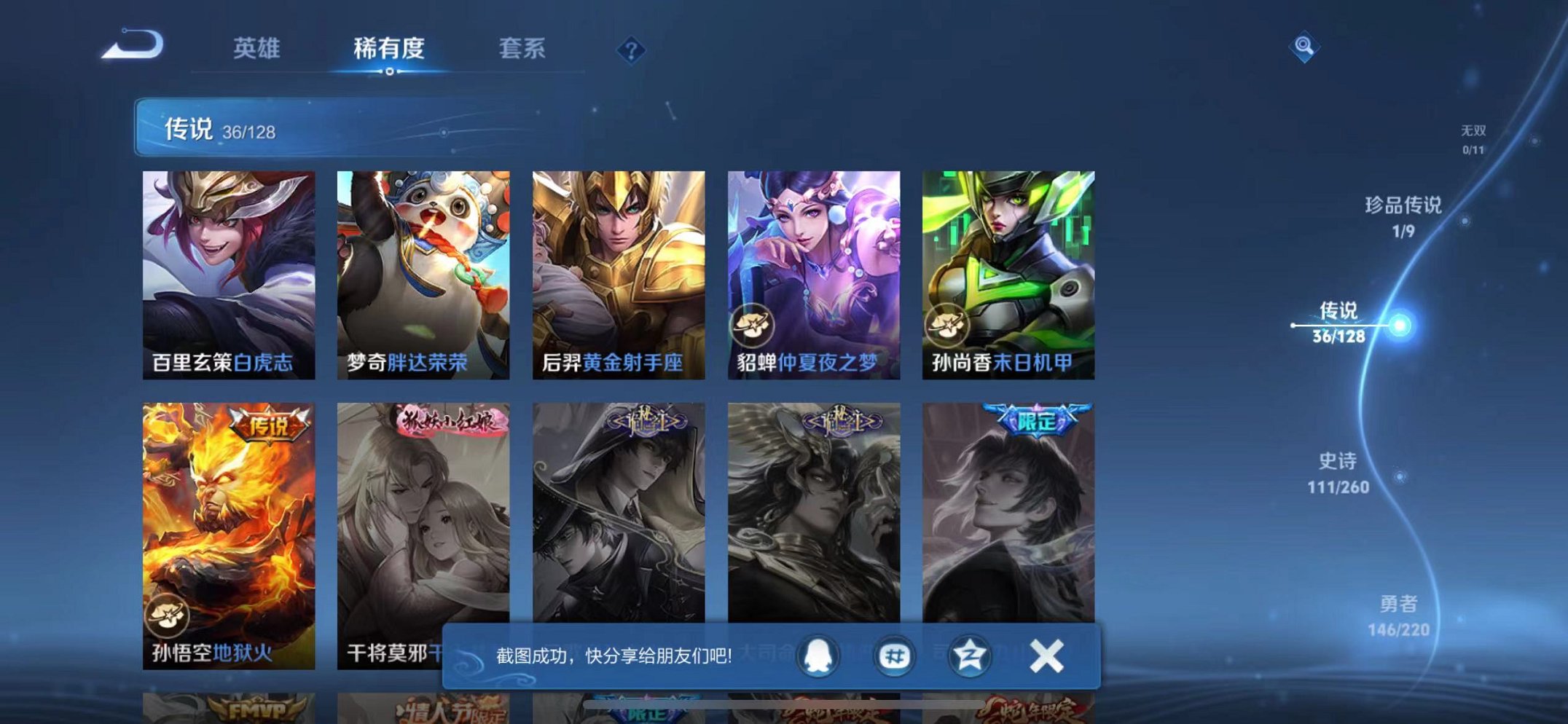Click the help question mark icon

631,50
